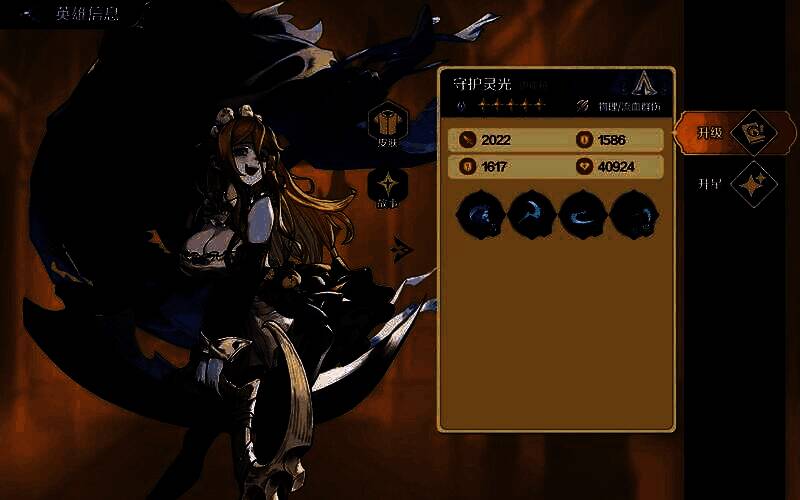Show the next hero with the arrow

click(x=403, y=247)
